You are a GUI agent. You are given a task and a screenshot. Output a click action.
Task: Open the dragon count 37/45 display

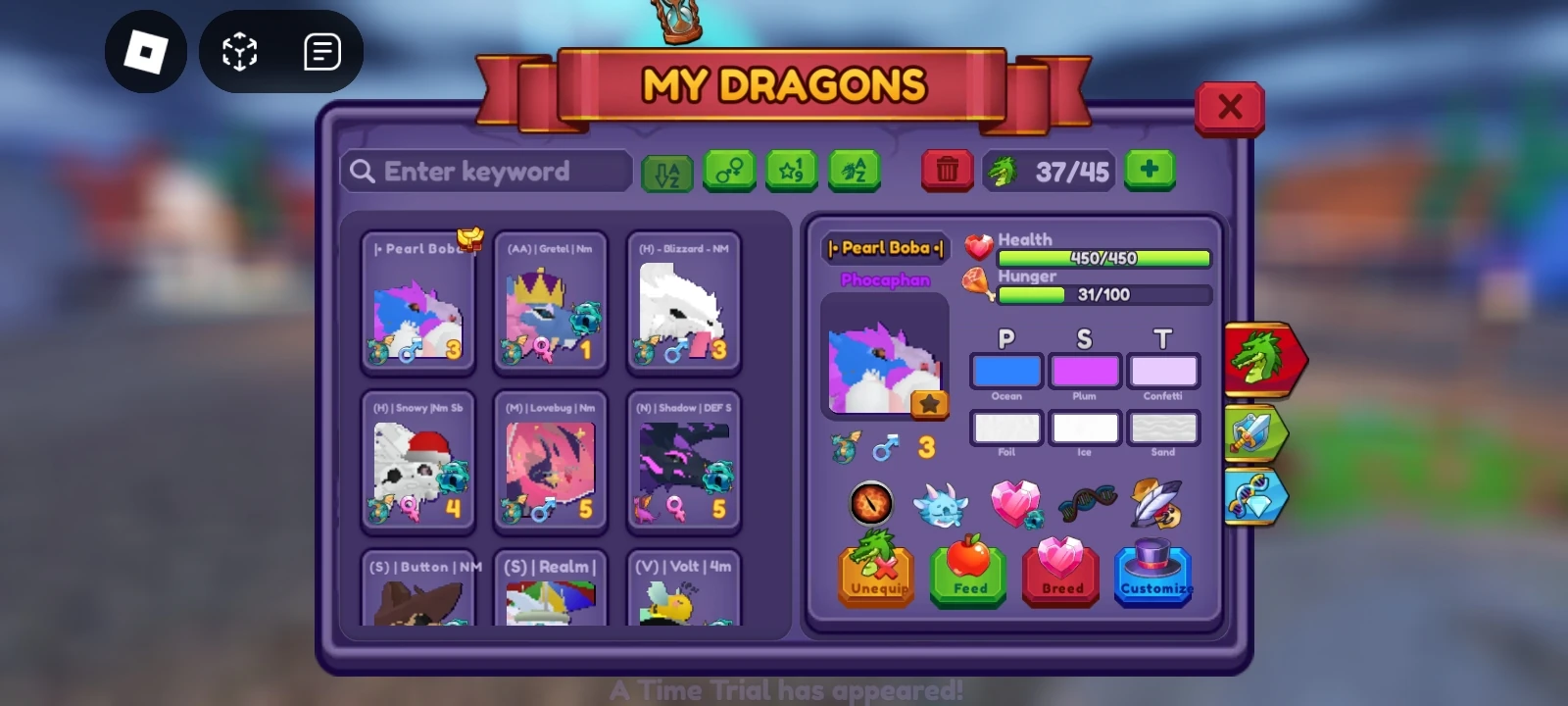[1049, 170]
